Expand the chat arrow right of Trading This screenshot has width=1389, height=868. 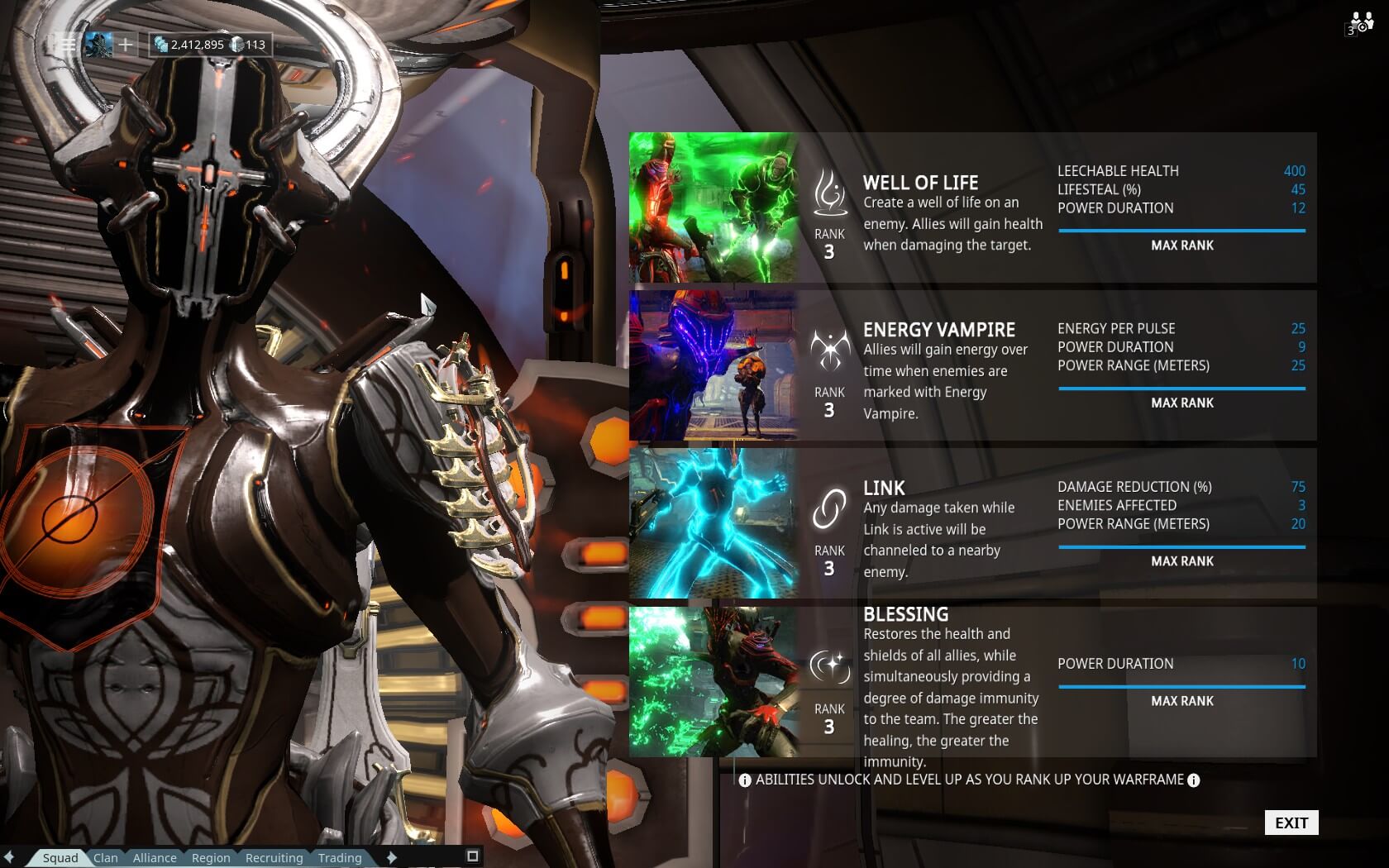pos(393,858)
